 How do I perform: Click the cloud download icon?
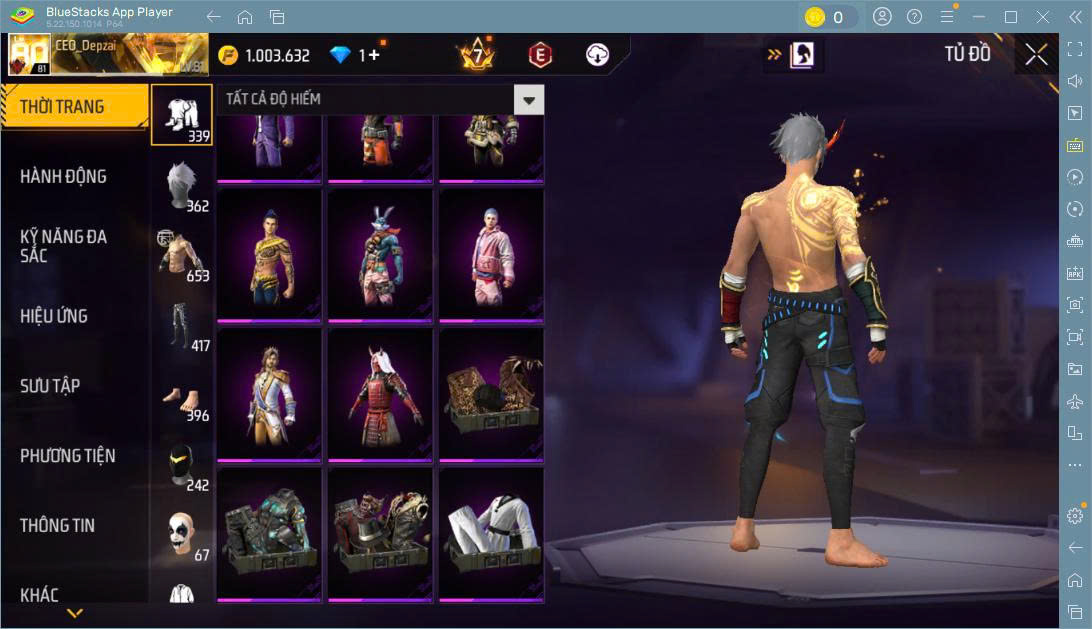597,56
